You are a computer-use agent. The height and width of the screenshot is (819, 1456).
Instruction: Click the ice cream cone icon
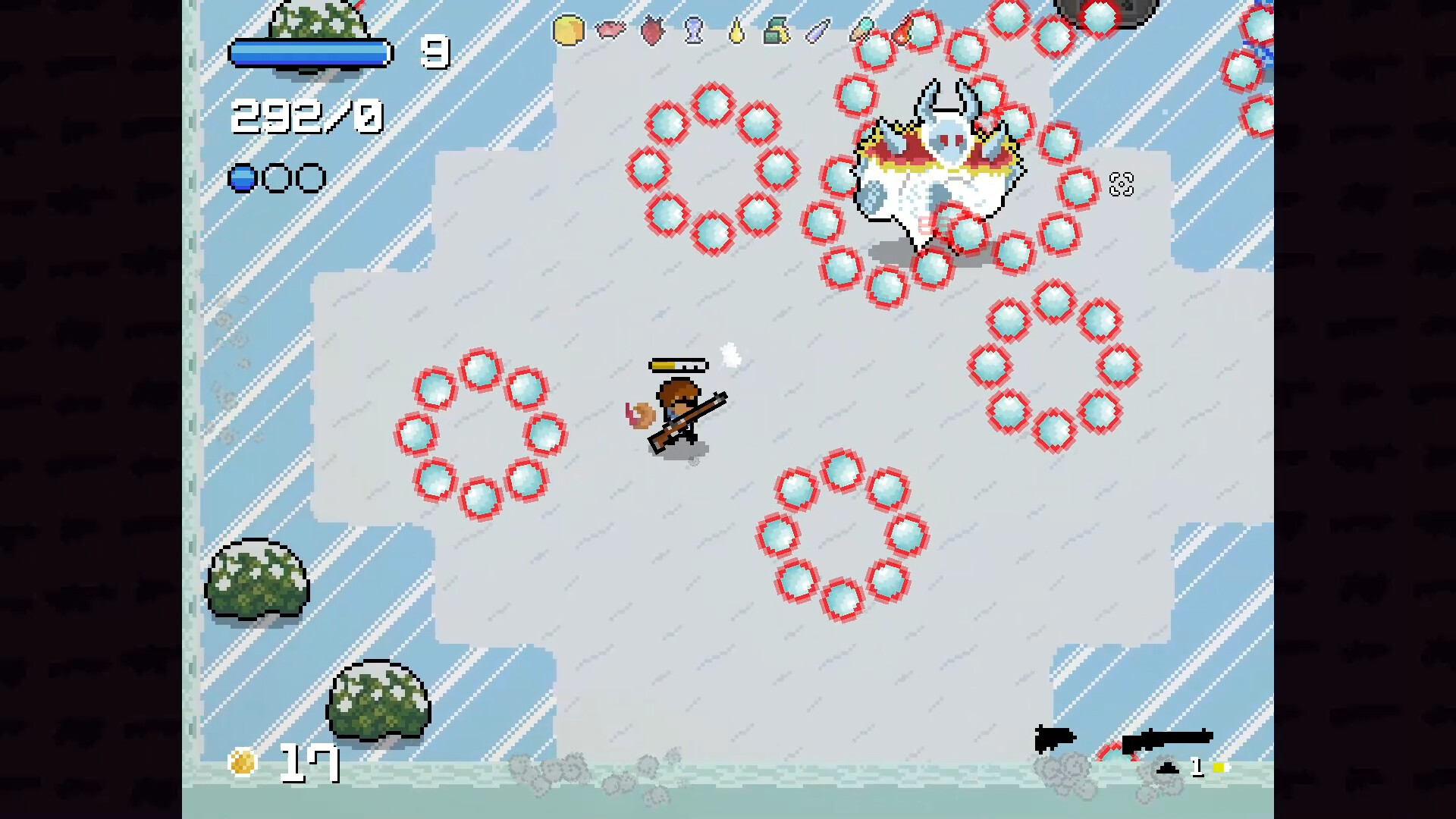point(864,29)
